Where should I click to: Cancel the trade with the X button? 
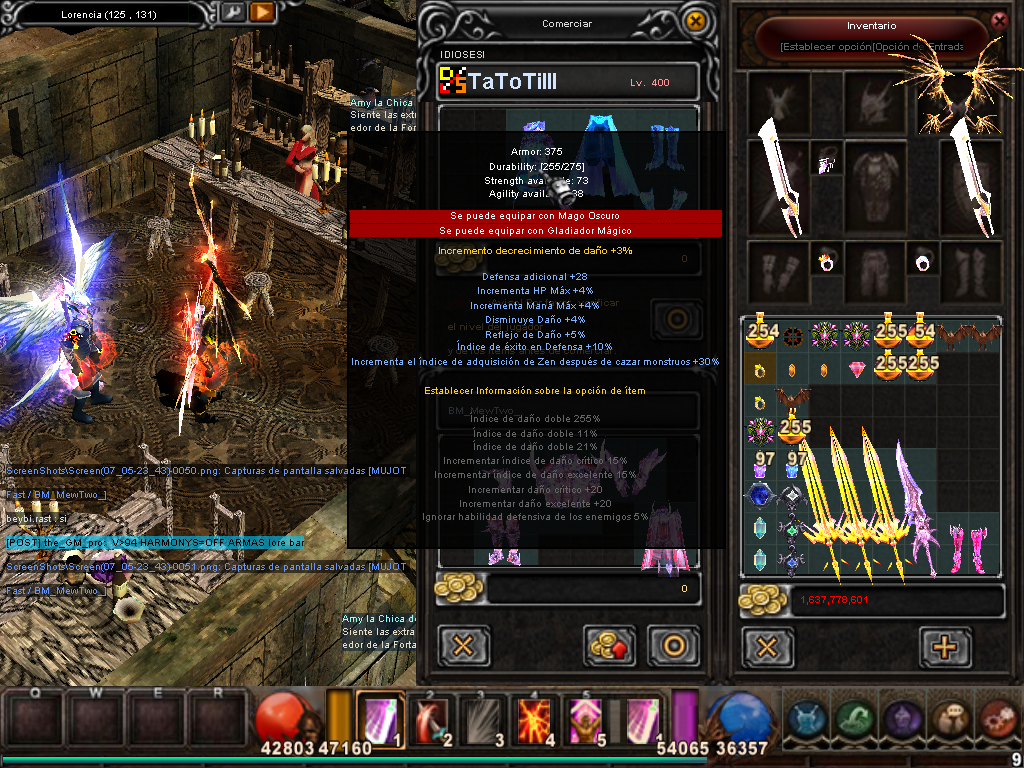[x=463, y=645]
